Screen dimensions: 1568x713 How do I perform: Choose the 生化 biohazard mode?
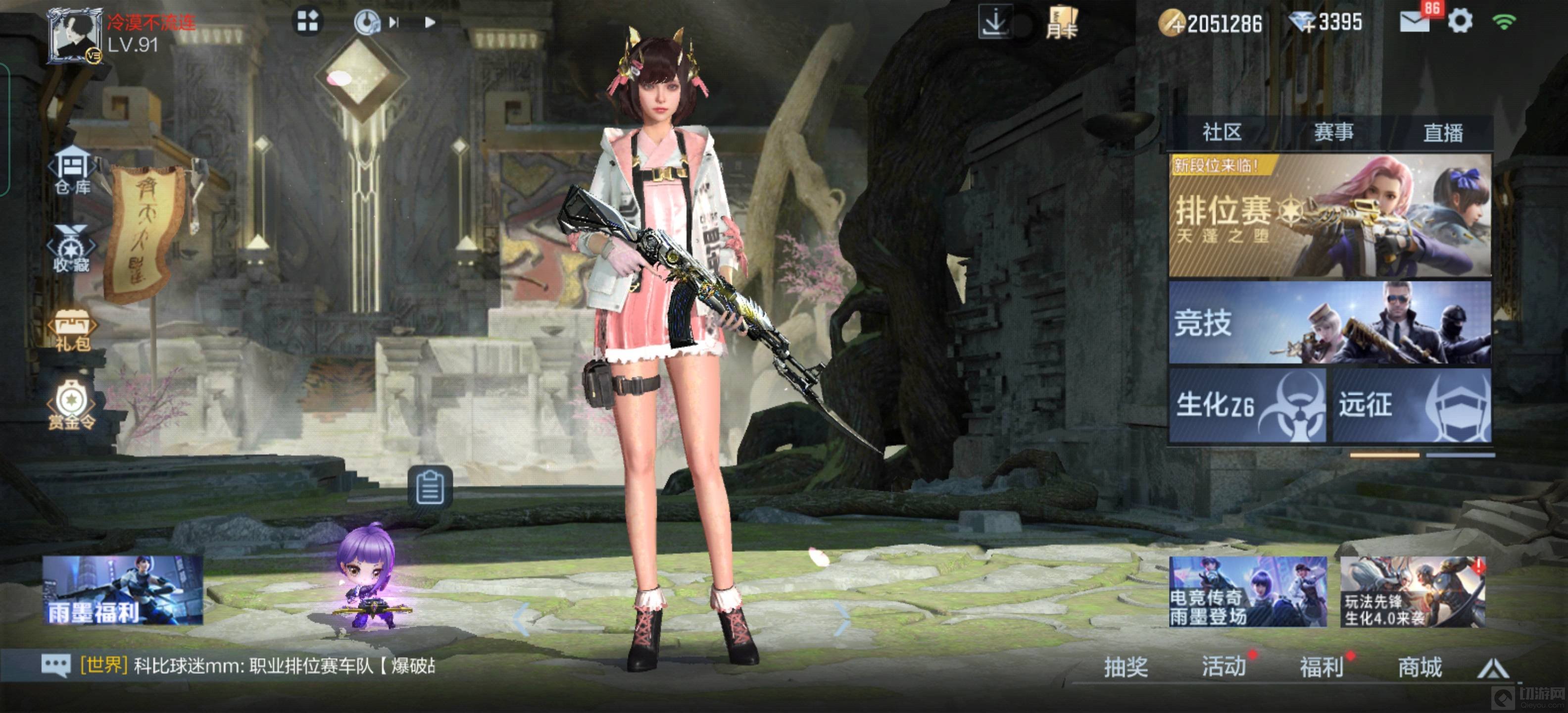click(x=1247, y=405)
